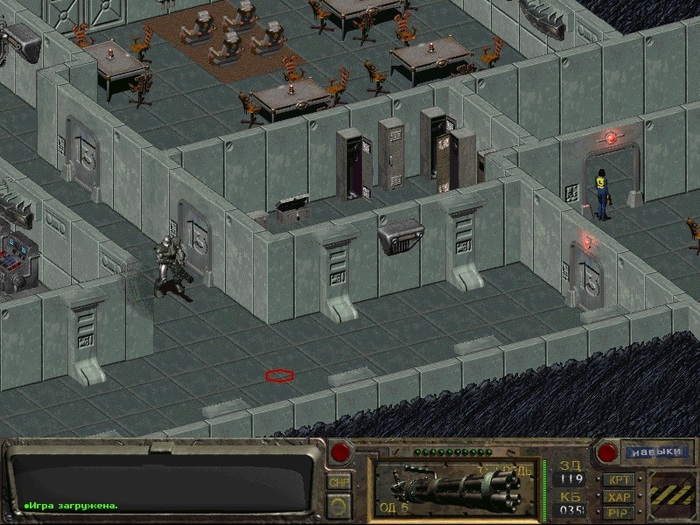Open inventory with the СНР button

339,481
